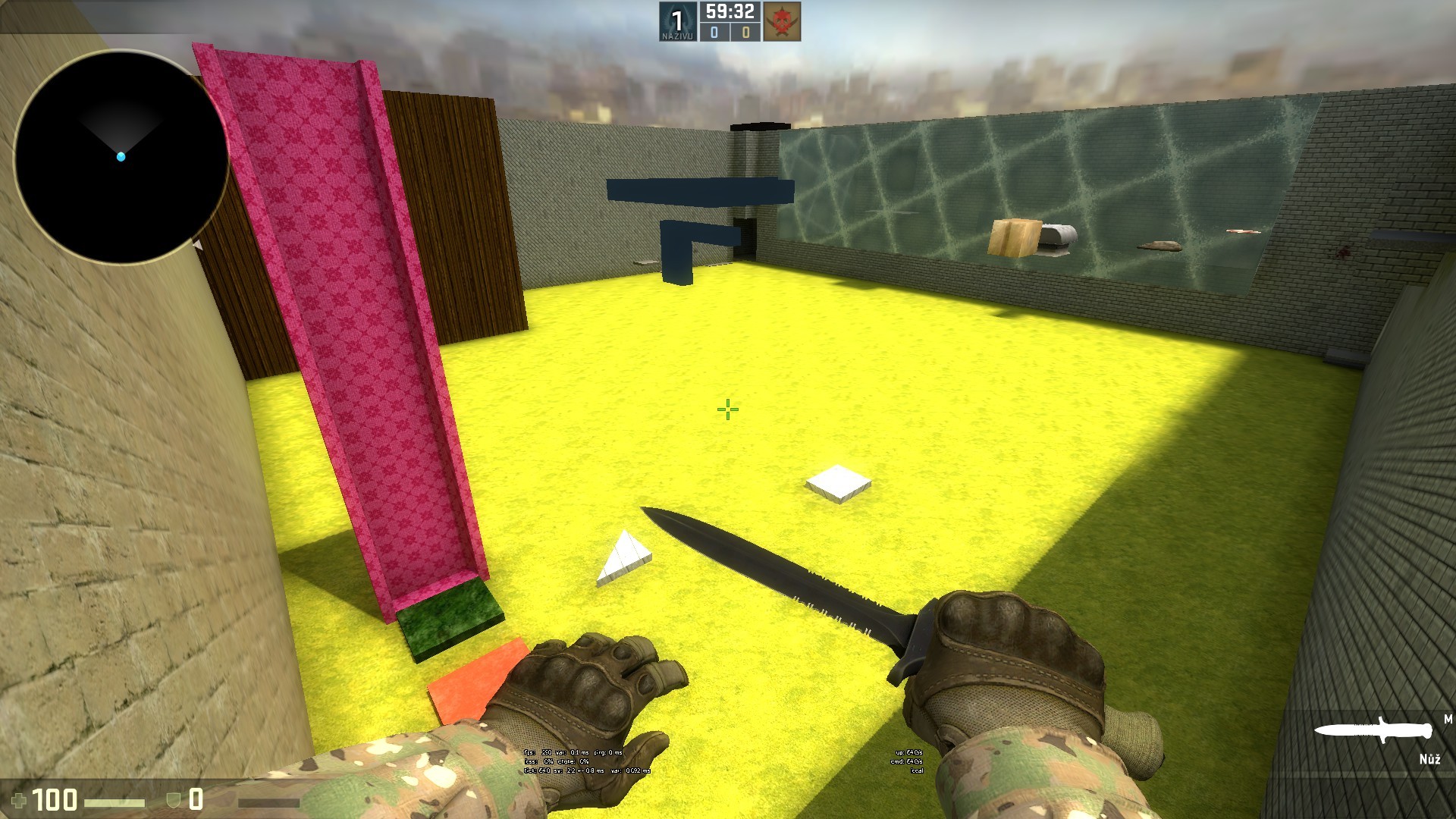Click the health cross icon beside 100
This screenshot has width=1456, height=819.
(21, 799)
